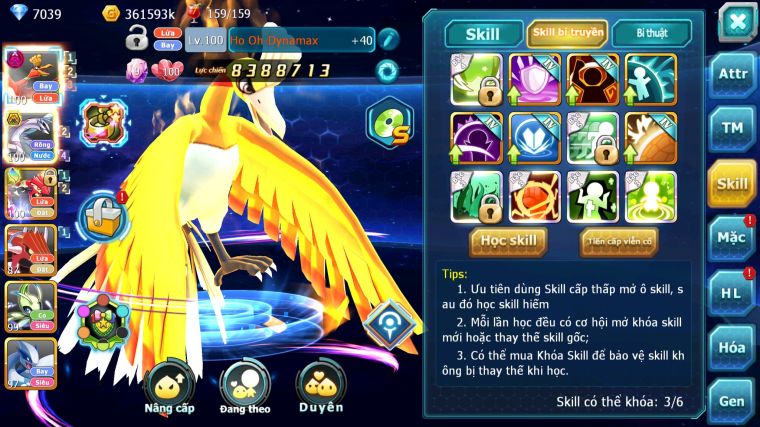
Task: Tap the Học skill button
Action: pos(508,241)
